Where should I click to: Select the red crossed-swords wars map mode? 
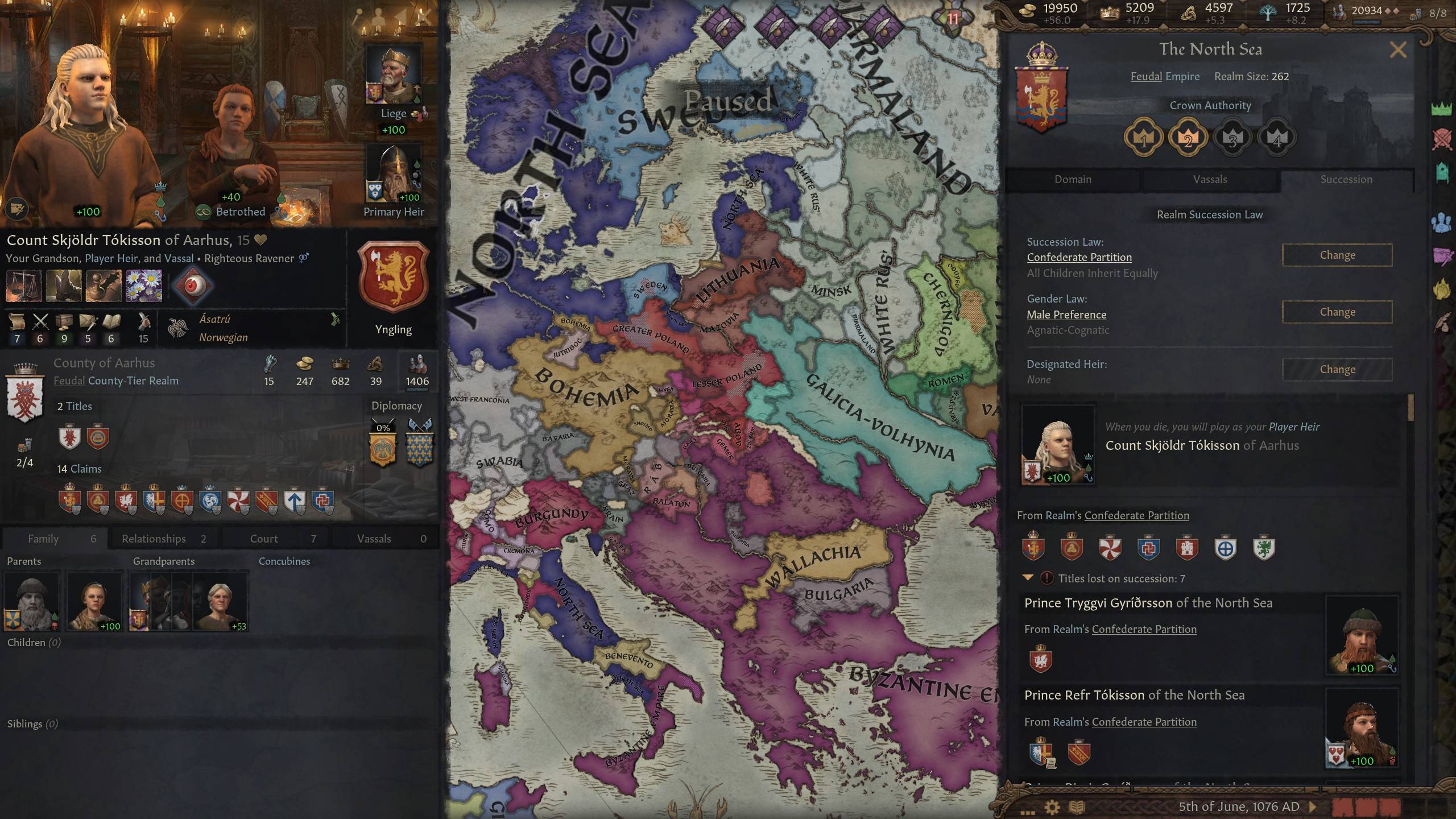[x=1442, y=139]
